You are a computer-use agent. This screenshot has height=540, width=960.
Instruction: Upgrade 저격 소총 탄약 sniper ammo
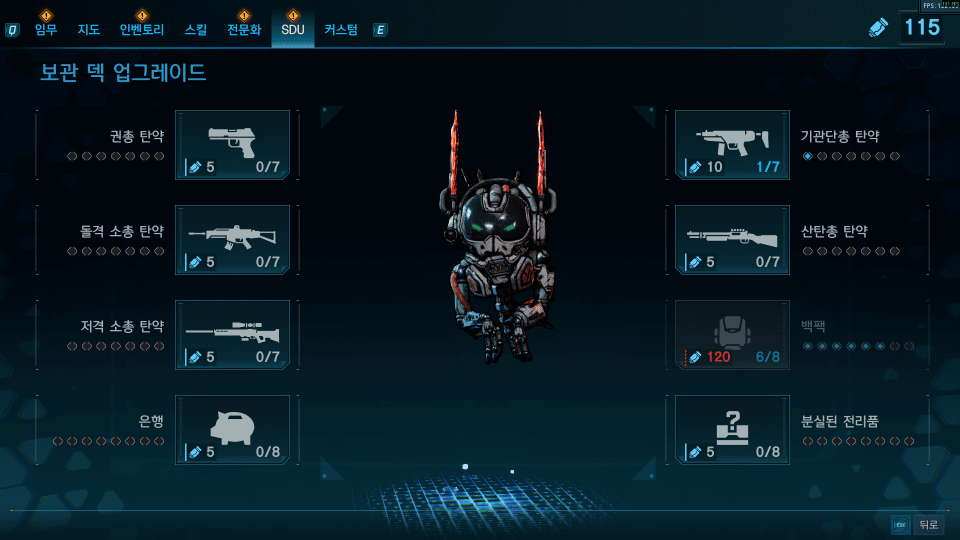click(x=232, y=335)
